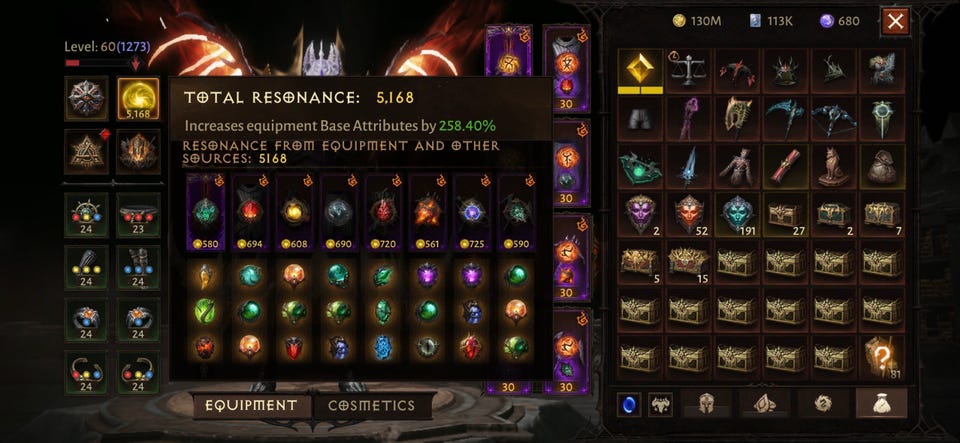Switch to the Cosmetics tab
This screenshot has height=443, width=960.
(372, 406)
